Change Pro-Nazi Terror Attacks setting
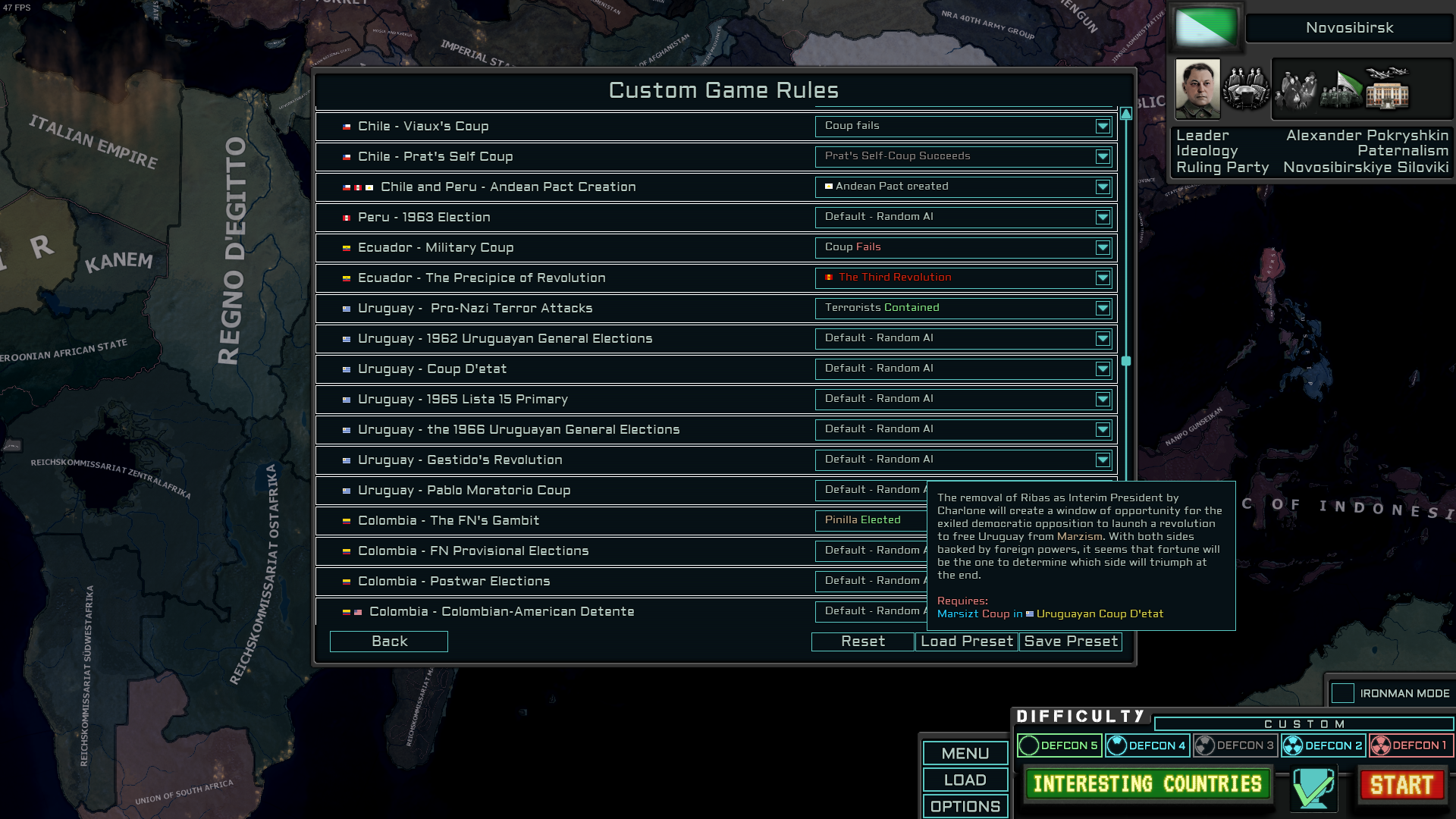This screenshot has height=819, width=1456. coord(1102,309)
